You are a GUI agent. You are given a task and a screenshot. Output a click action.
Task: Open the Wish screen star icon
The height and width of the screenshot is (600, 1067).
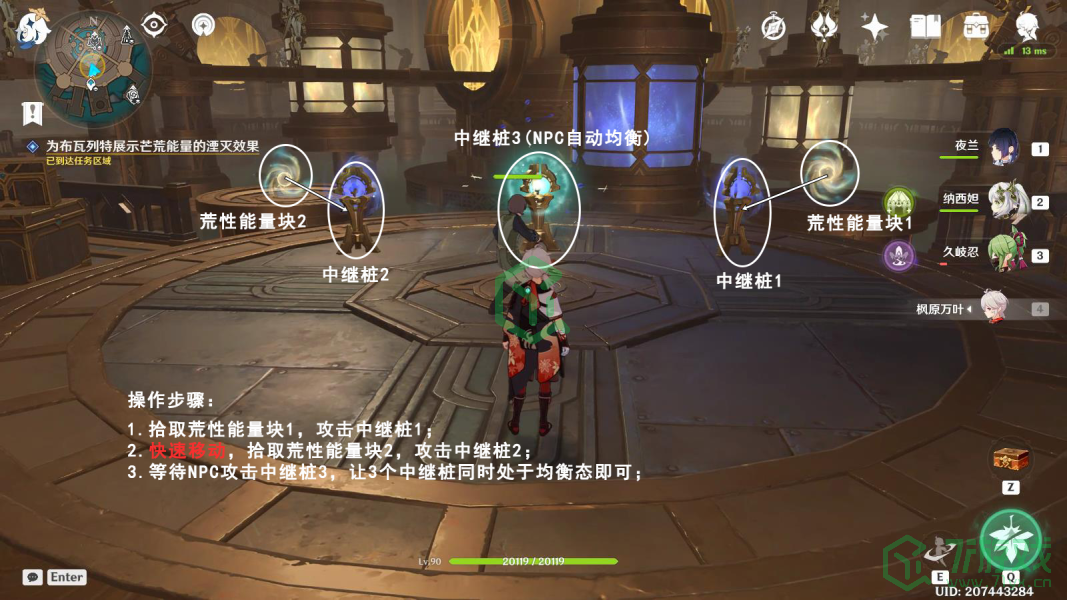point(874,27)
